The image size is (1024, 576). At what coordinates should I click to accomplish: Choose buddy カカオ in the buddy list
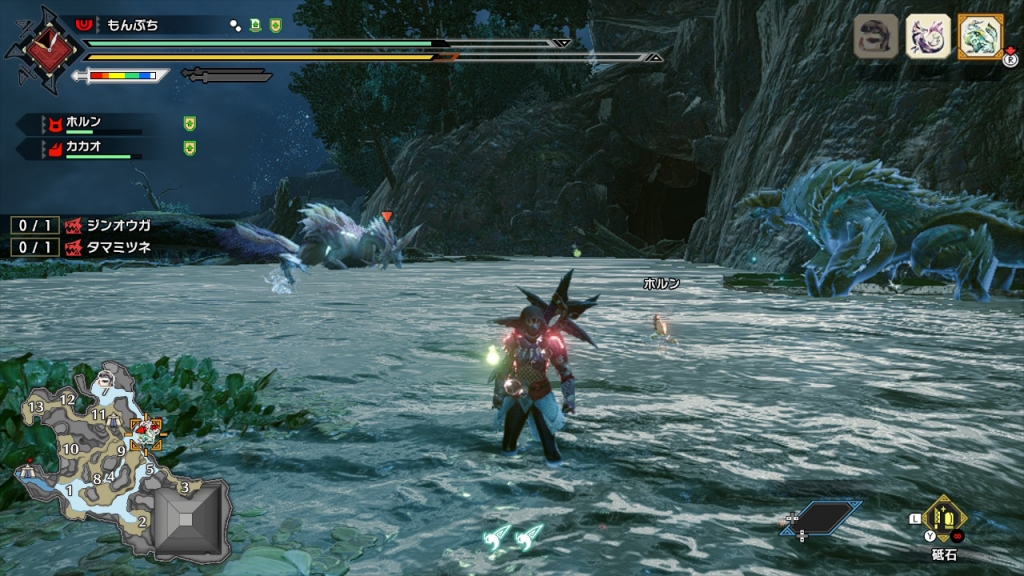pyautogui.click(x=85, y=148)
